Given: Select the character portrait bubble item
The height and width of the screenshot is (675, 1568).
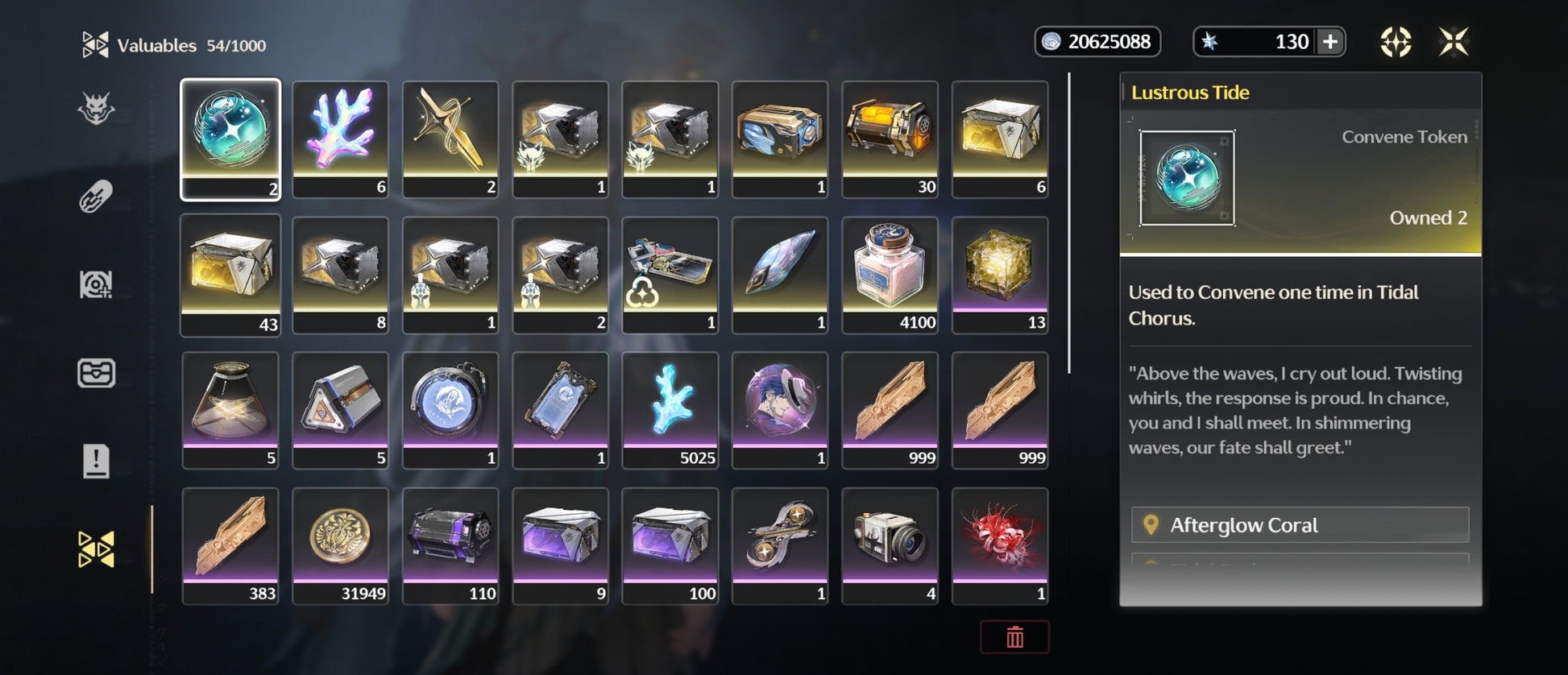Looking at the screenshot, I should [780, 410].
